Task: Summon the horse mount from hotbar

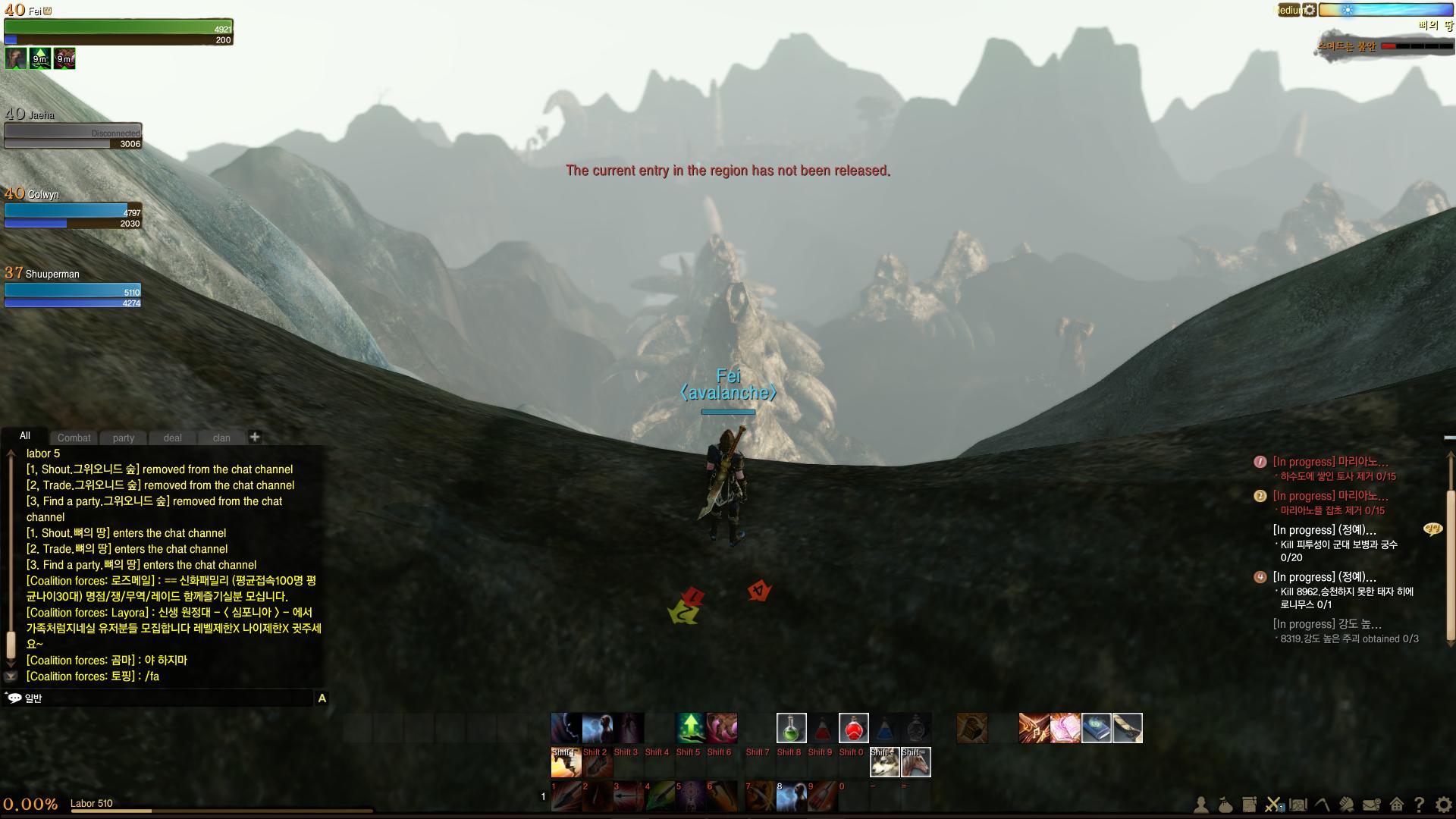Action: tap(915, 761)
